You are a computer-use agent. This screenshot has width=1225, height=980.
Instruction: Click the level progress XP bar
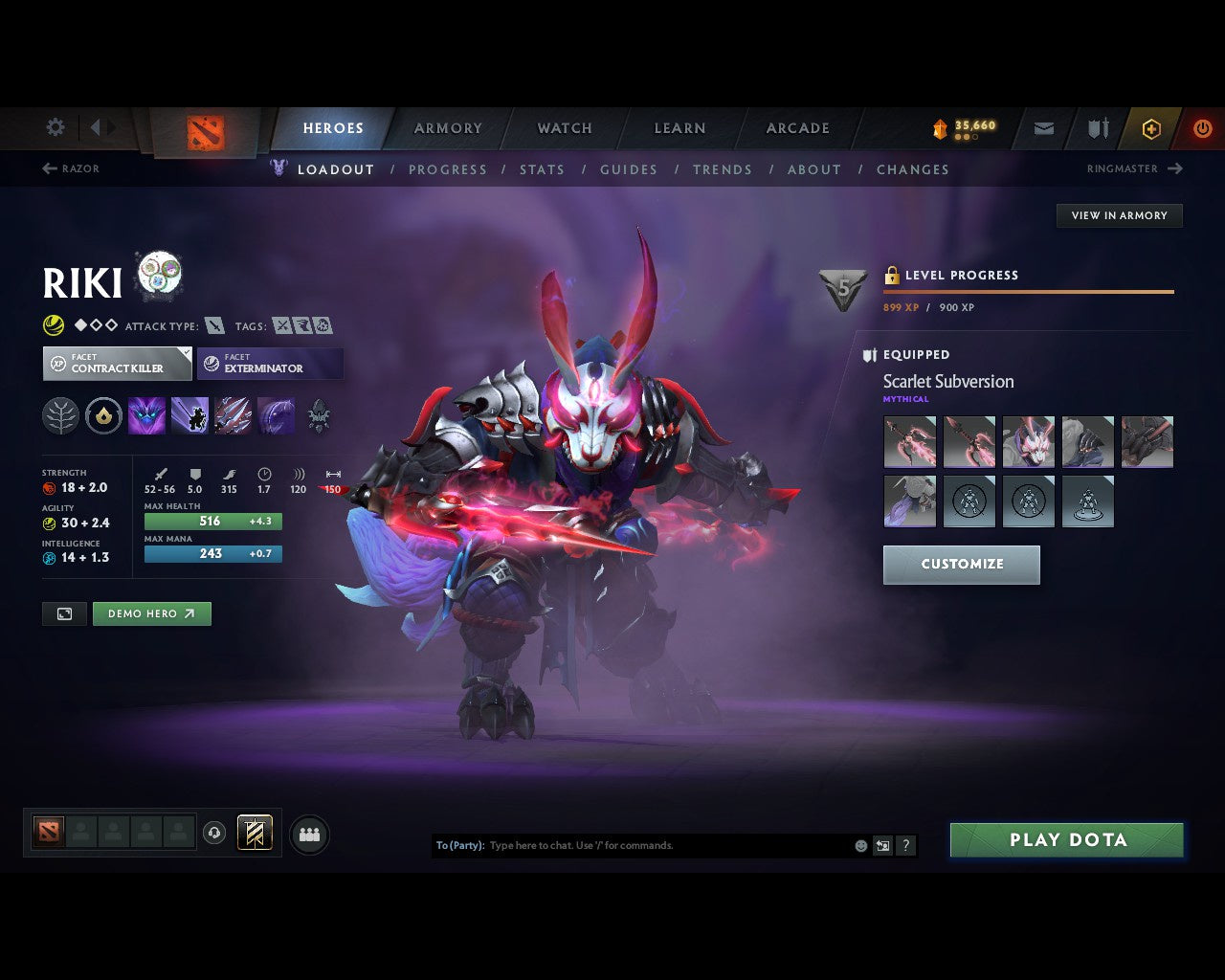(x=1029, y=292)
